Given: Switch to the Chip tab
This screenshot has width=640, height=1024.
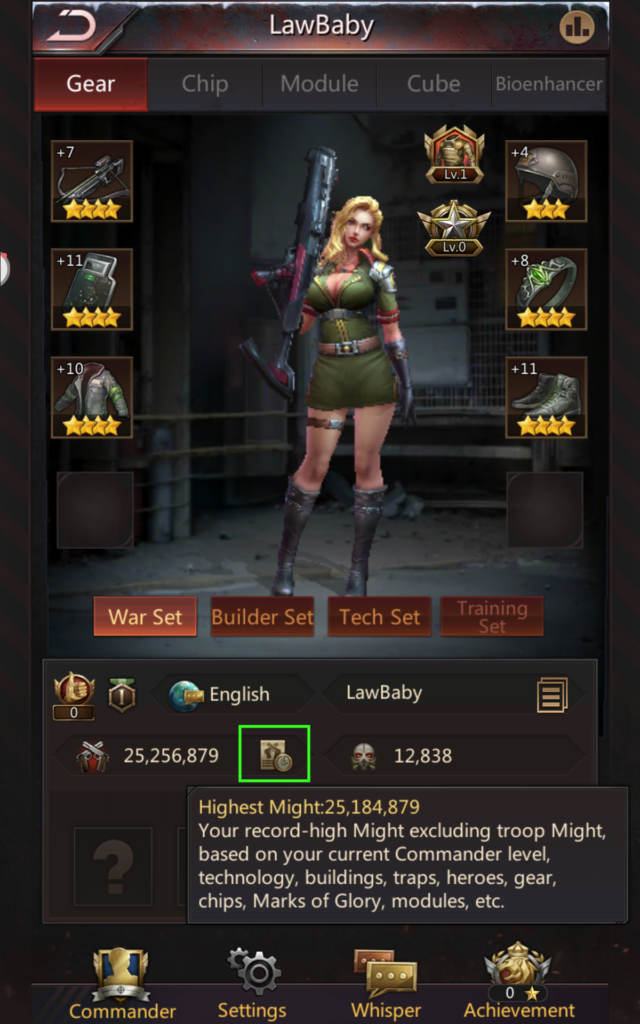Looking at the screenshot, I should pos(204,84).
